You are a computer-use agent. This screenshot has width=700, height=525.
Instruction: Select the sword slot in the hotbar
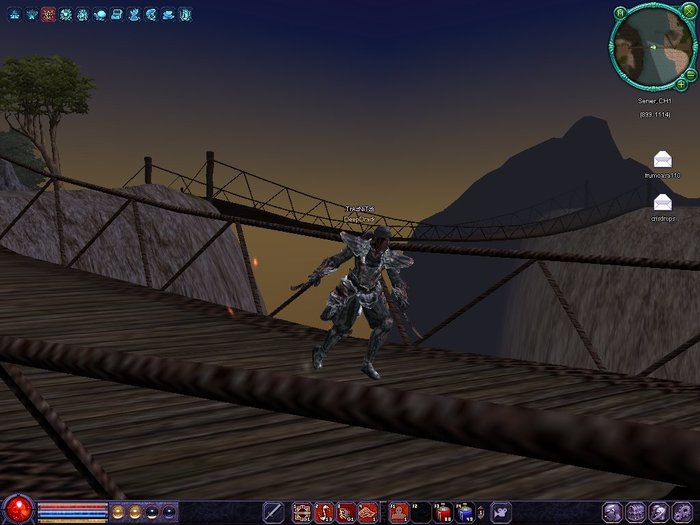(272, 512)
